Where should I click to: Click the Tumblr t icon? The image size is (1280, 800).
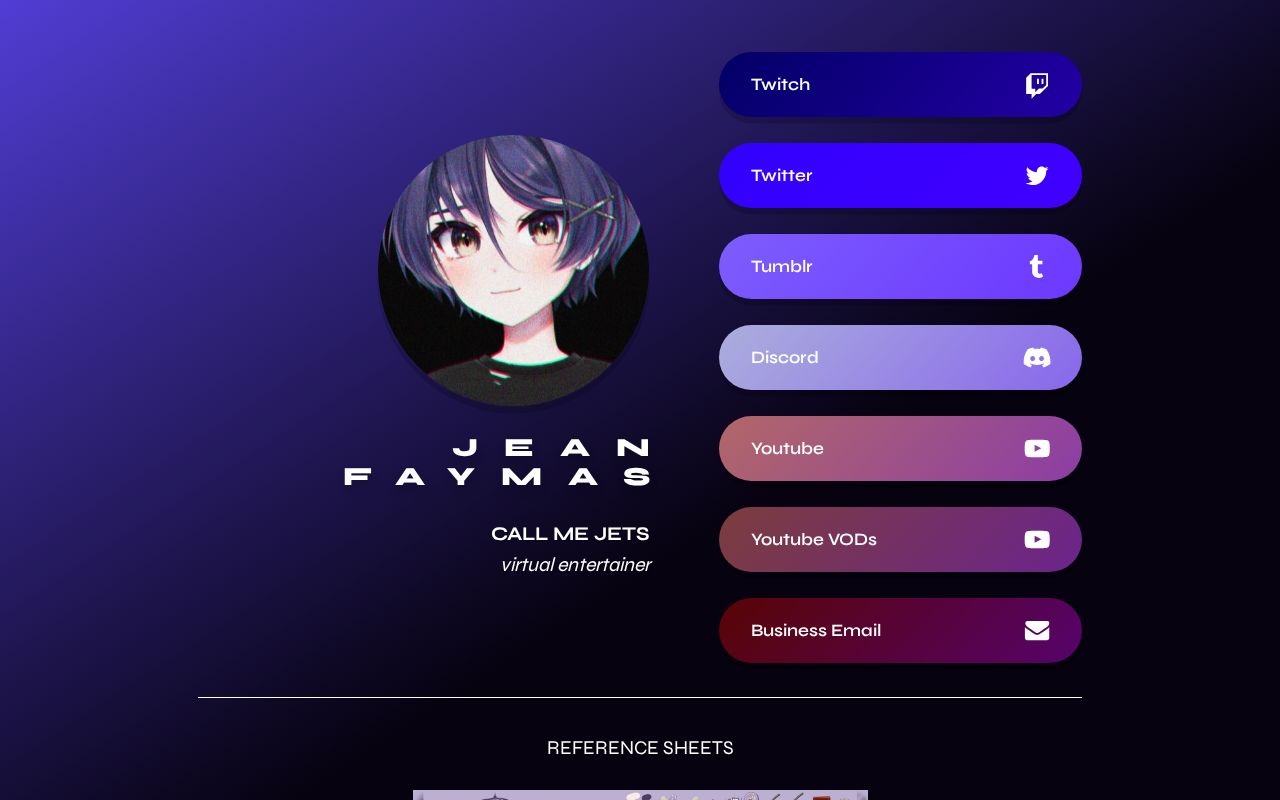click(x=1037, y=266)
